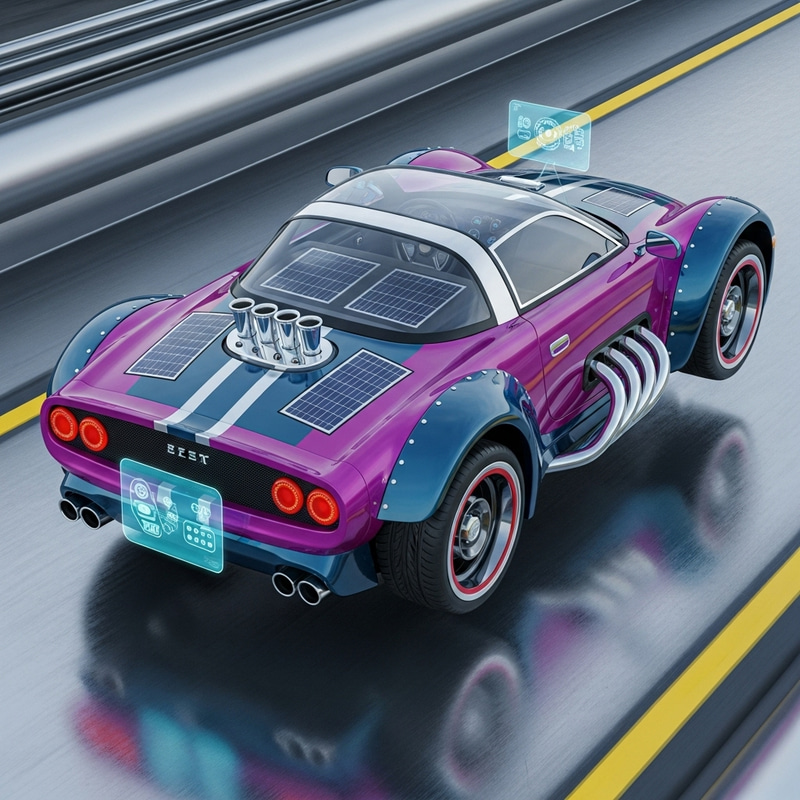Select the circular dial on the roof hologram

click(x=549, y=135)
